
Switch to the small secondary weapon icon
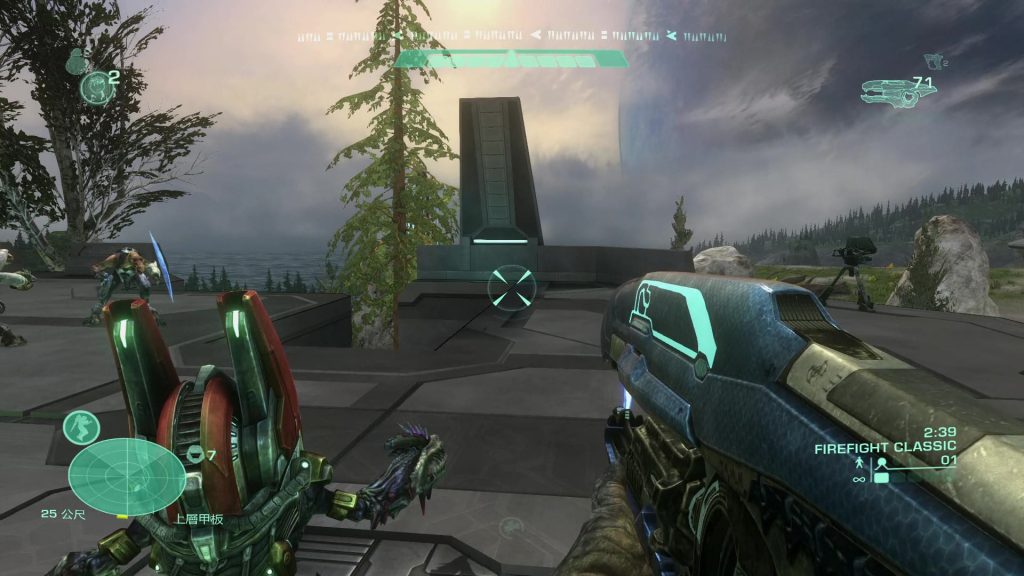(935, 62)
